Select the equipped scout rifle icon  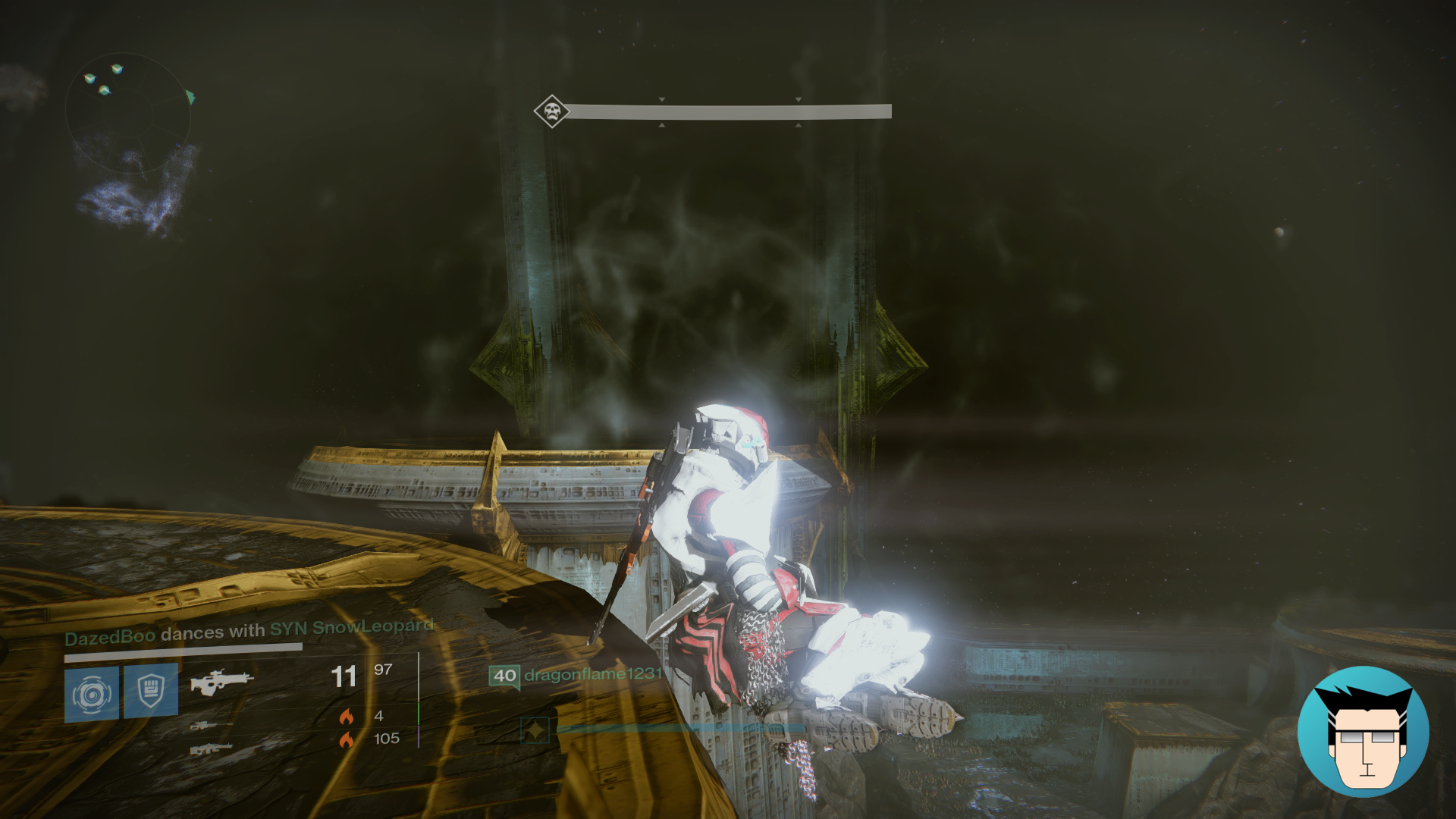[x=220, y=683]
